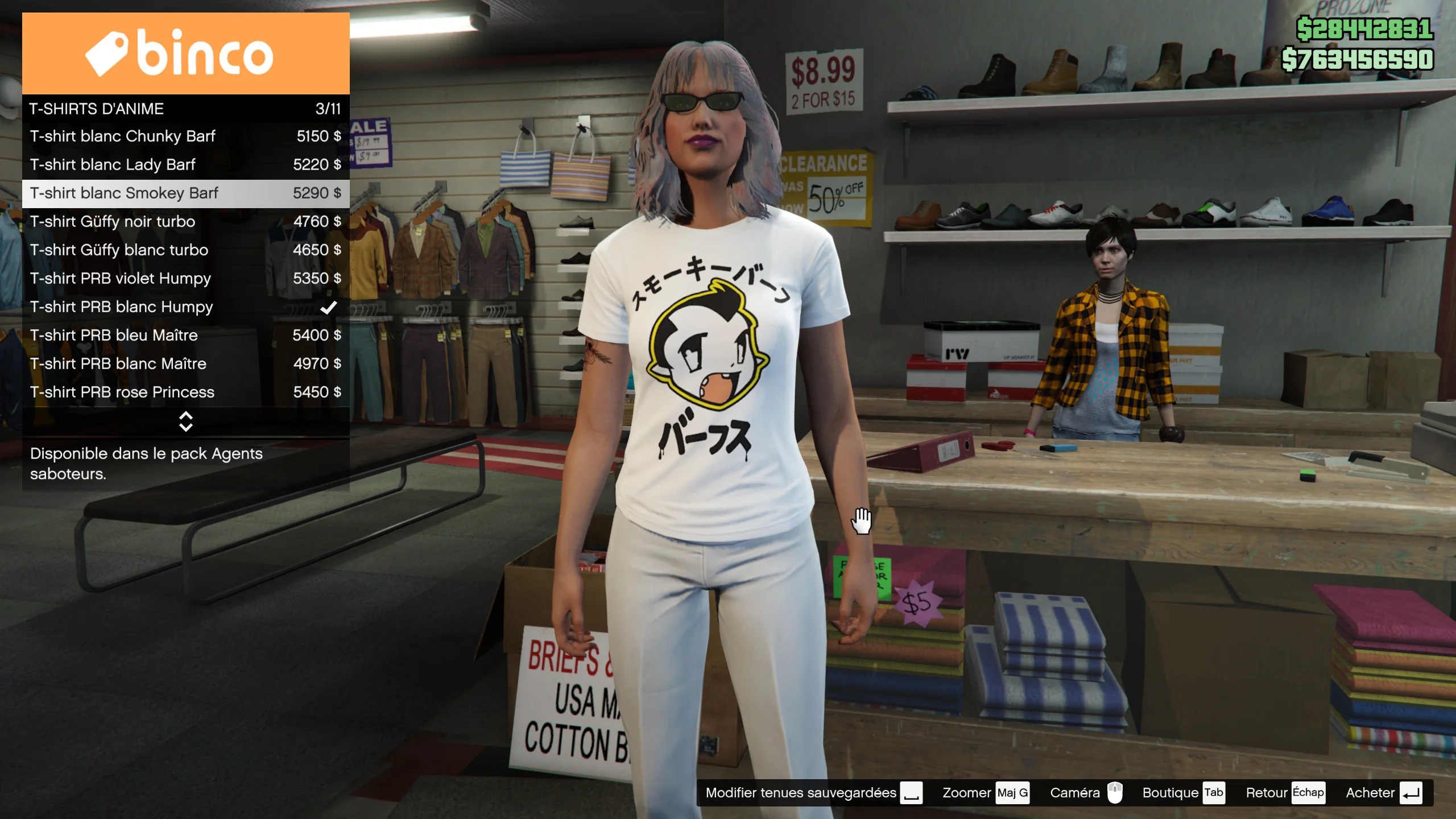This screenshot has height=819, width=1456.
Task: Click the Acheter purchase prompt
Action: coord(1383,793)
